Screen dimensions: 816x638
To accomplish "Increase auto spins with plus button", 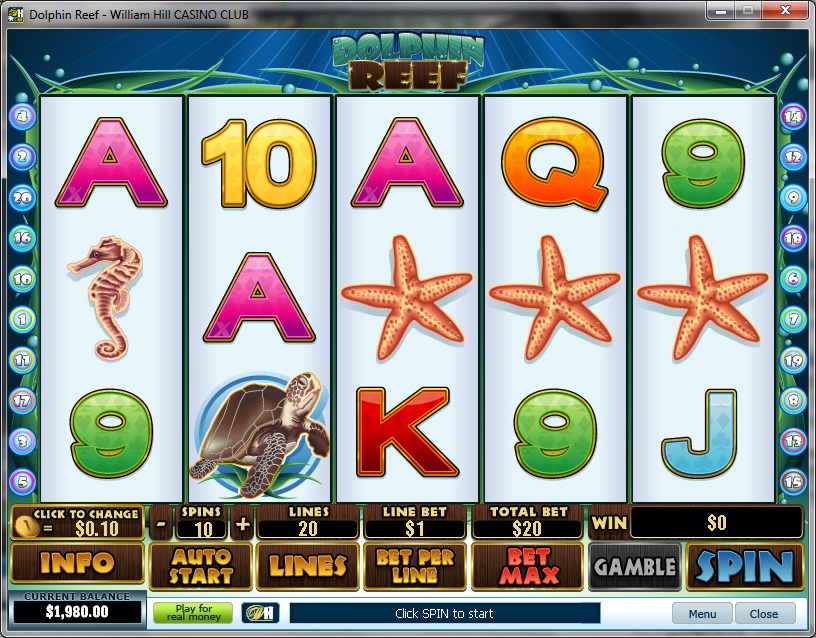I will pos(243,523).
